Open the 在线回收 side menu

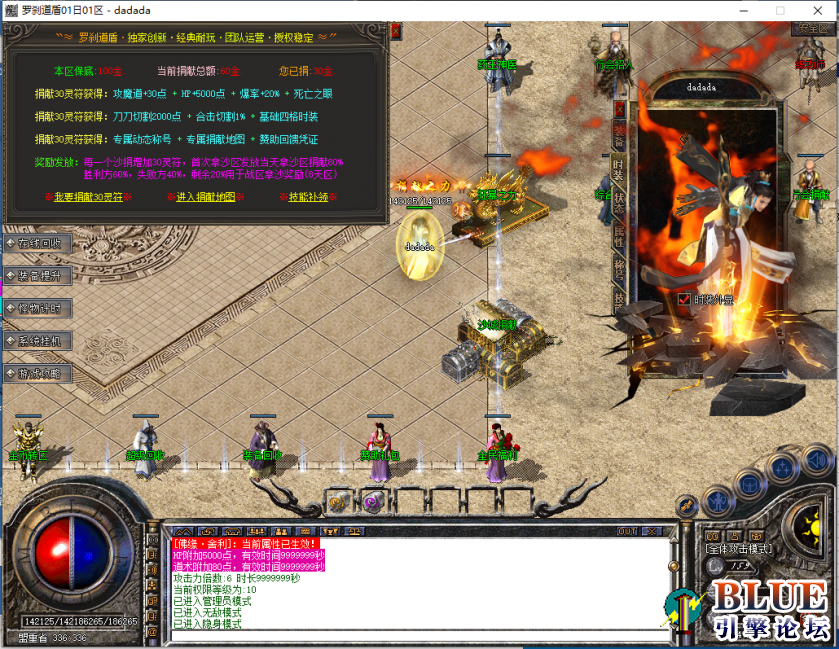click(x=38, y=243)
